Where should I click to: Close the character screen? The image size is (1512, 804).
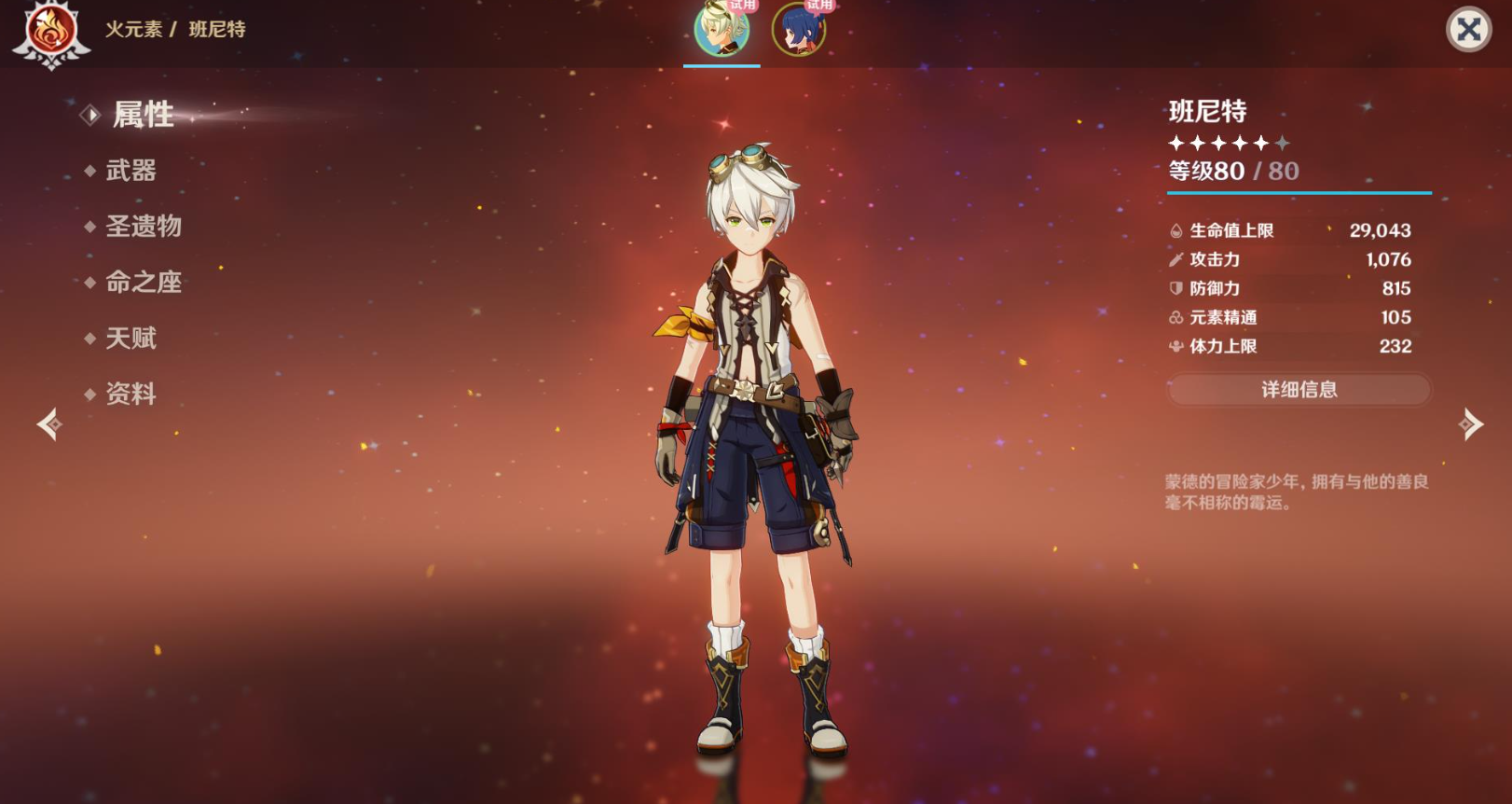tap(1468, 30)
